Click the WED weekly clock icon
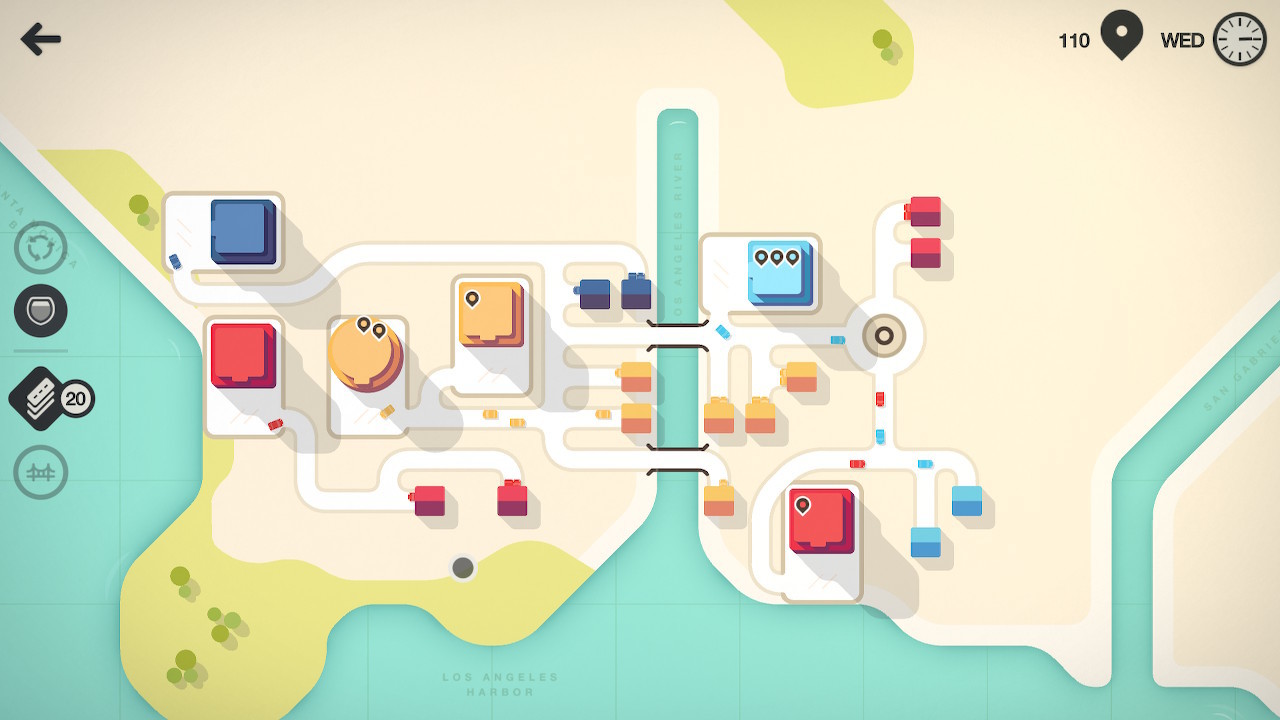Viewport: 1280px width, 720px height. (1240, 38)
